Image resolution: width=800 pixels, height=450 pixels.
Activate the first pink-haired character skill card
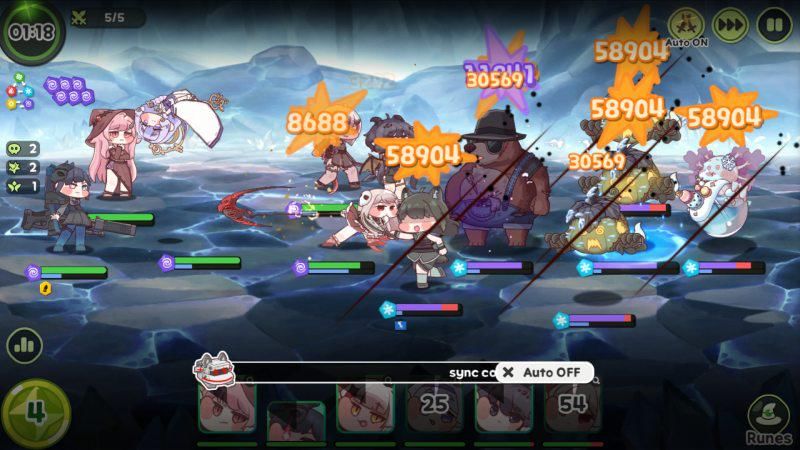pos(227,406)
